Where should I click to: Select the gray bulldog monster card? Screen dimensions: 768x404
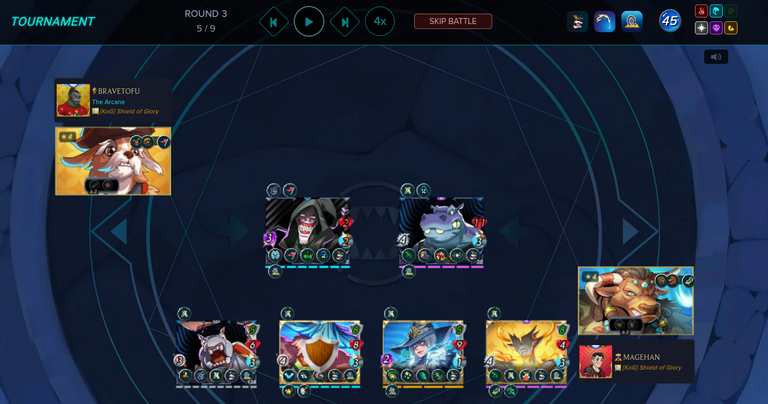[x=217, y=352]
